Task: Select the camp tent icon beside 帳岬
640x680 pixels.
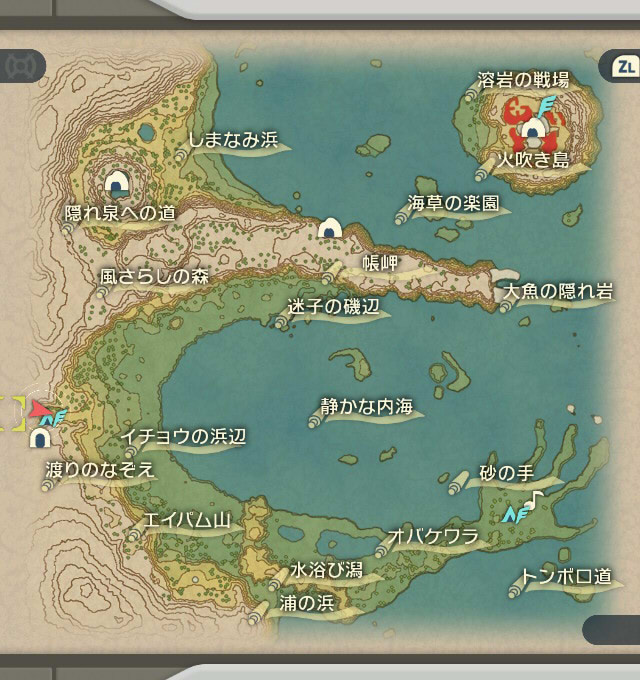Action: coord(330,228)
